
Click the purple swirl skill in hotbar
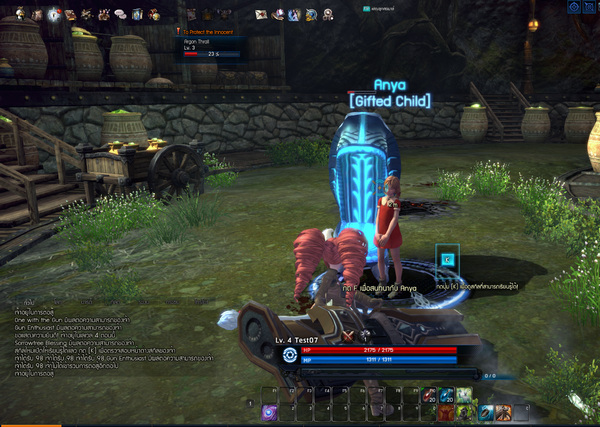coord(270,412)
